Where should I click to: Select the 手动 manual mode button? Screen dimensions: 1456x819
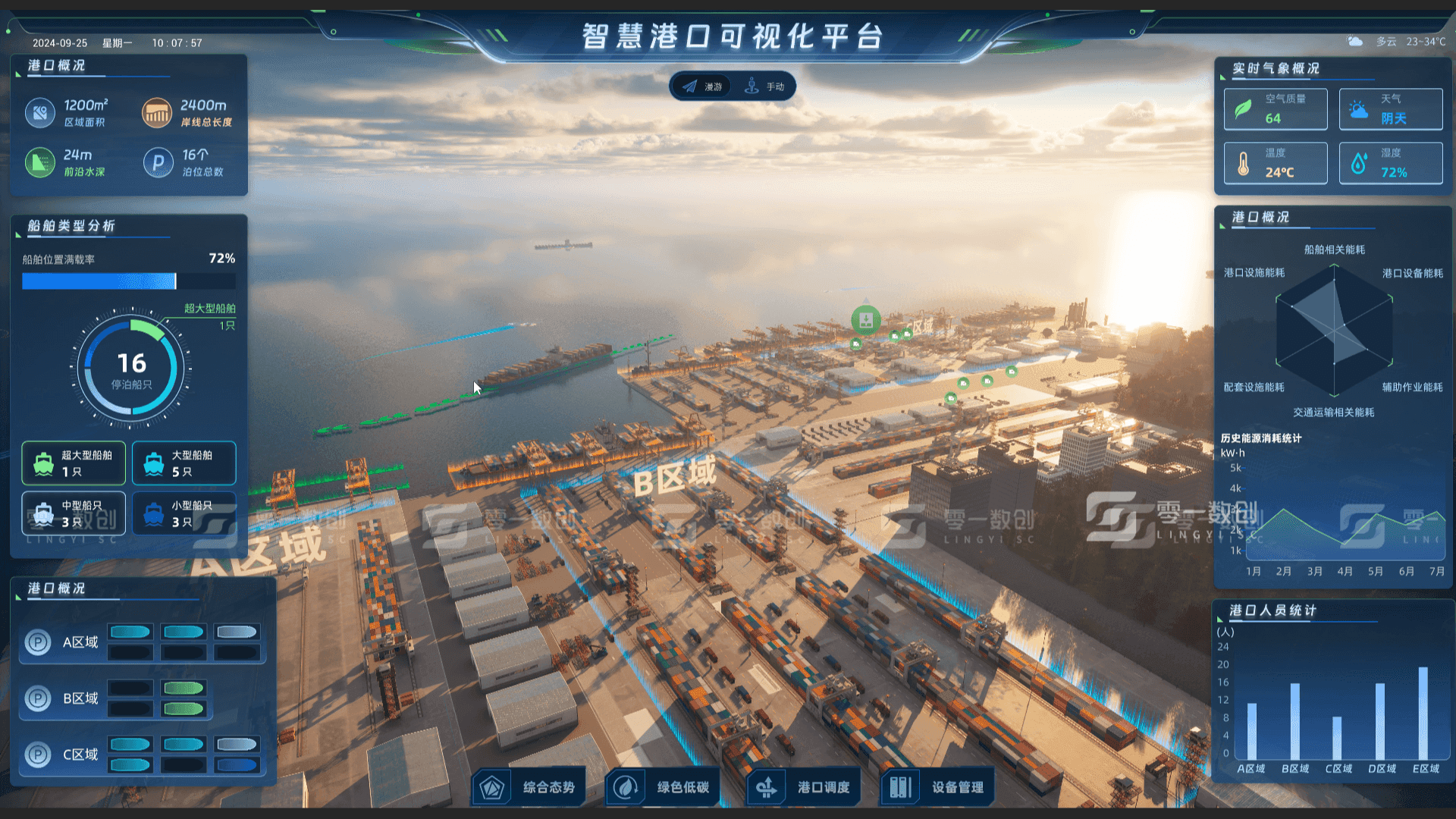point(765,86)
